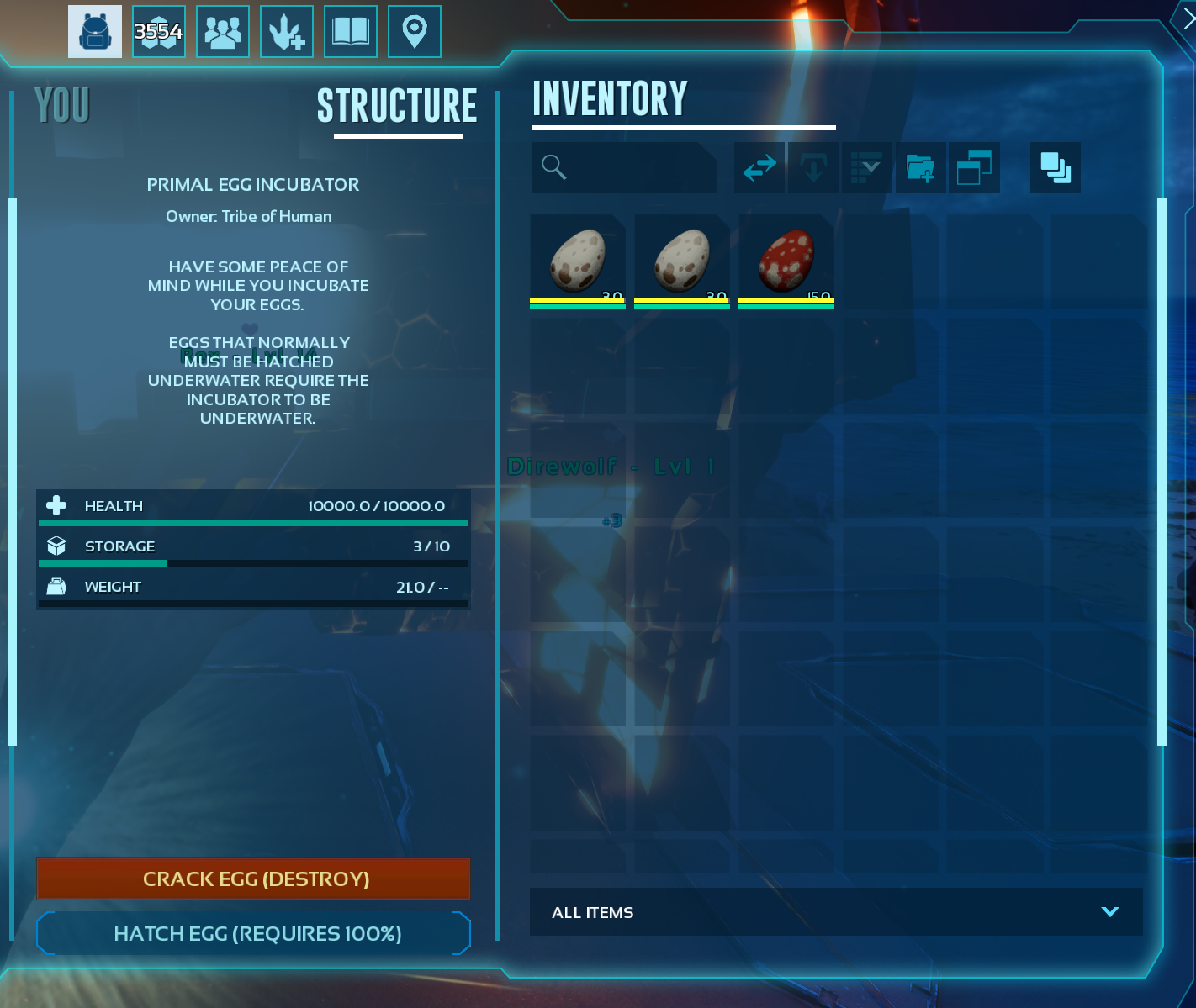The height and width of the screenshot is (1008, 1196).
Task: Toggle the folder view display
Action: click(x=974, y=167)
